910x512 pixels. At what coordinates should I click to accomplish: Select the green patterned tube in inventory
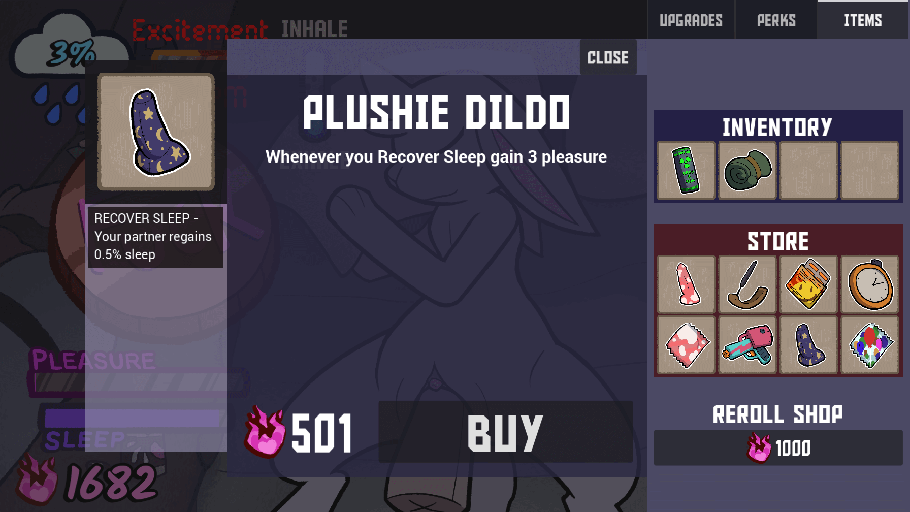[687, 171]
